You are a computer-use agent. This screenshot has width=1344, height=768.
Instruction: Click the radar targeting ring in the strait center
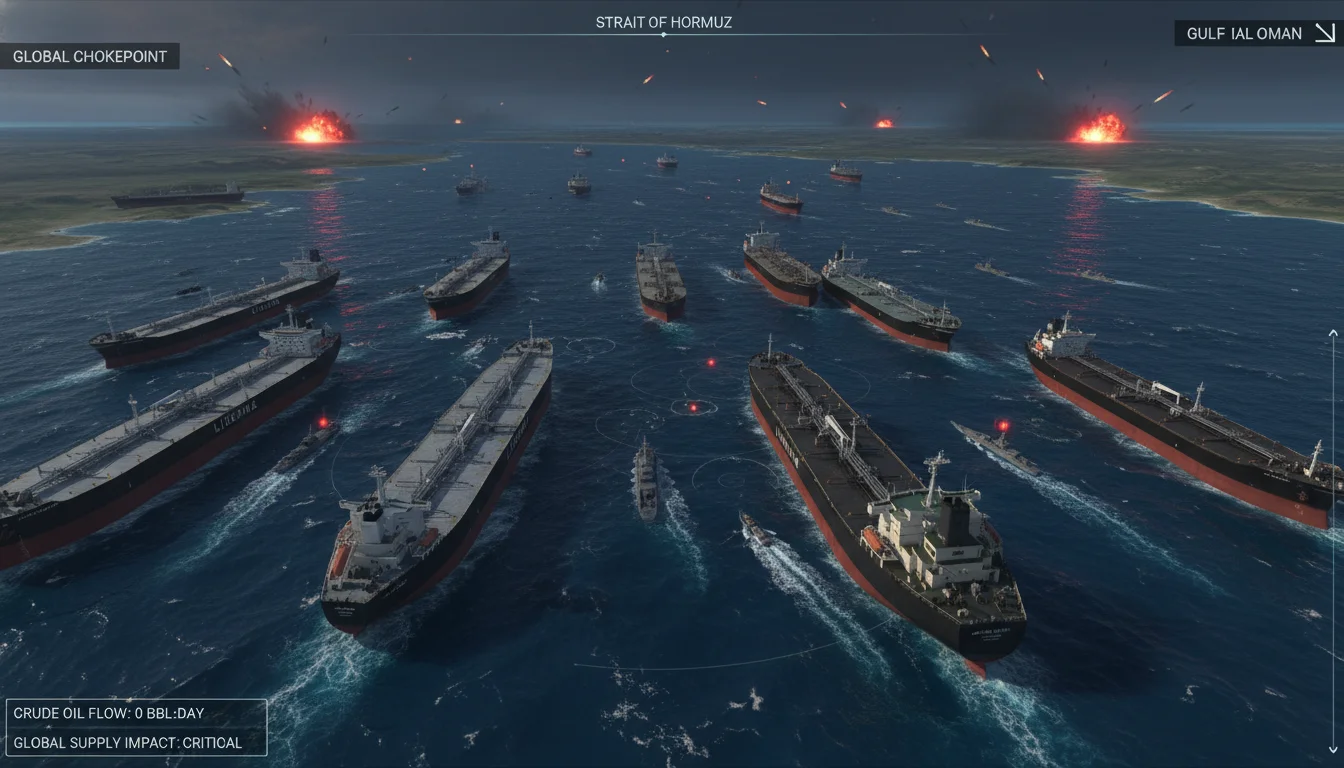pos(693,407)
